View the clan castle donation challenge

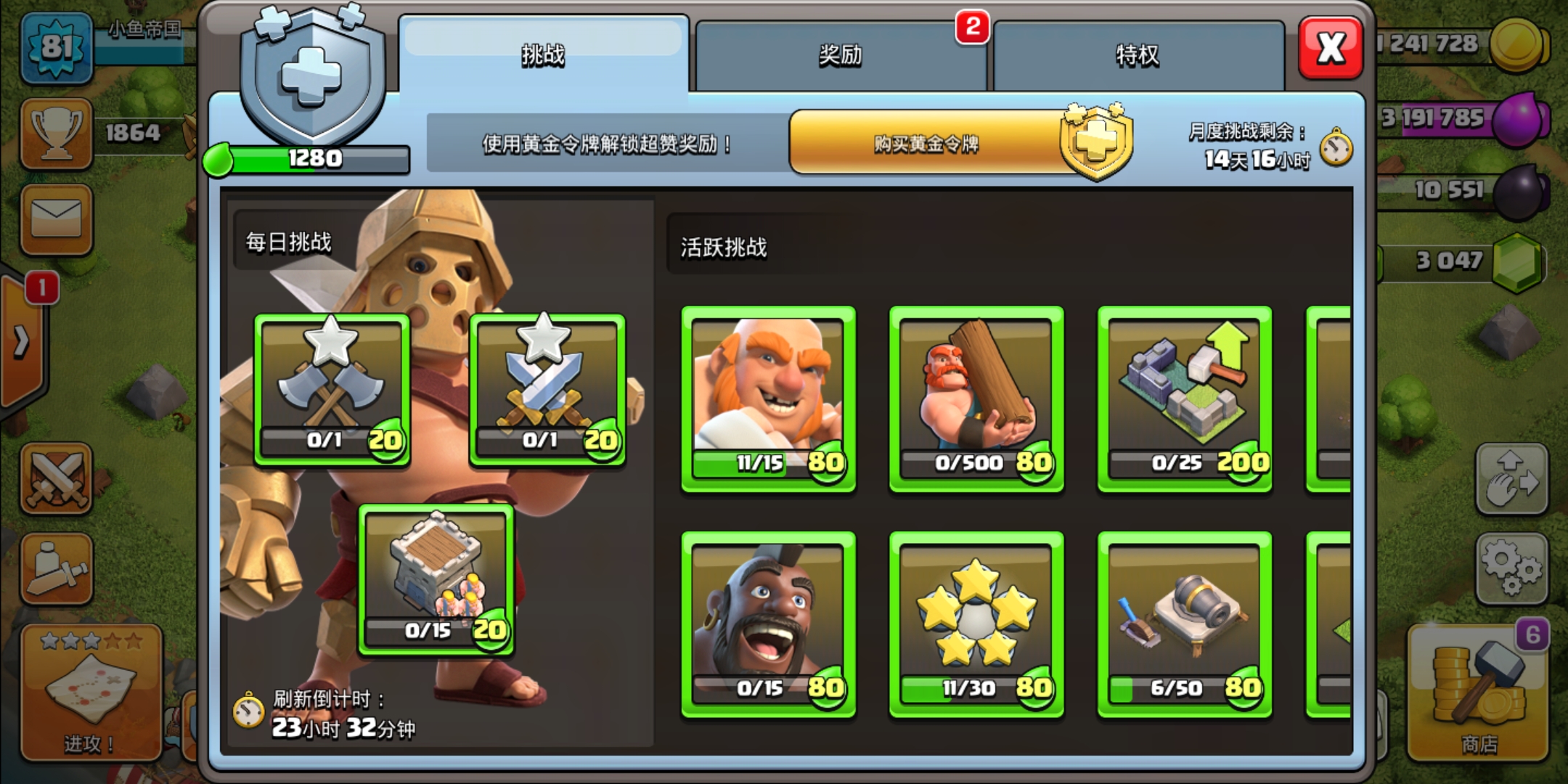point(436,579)
